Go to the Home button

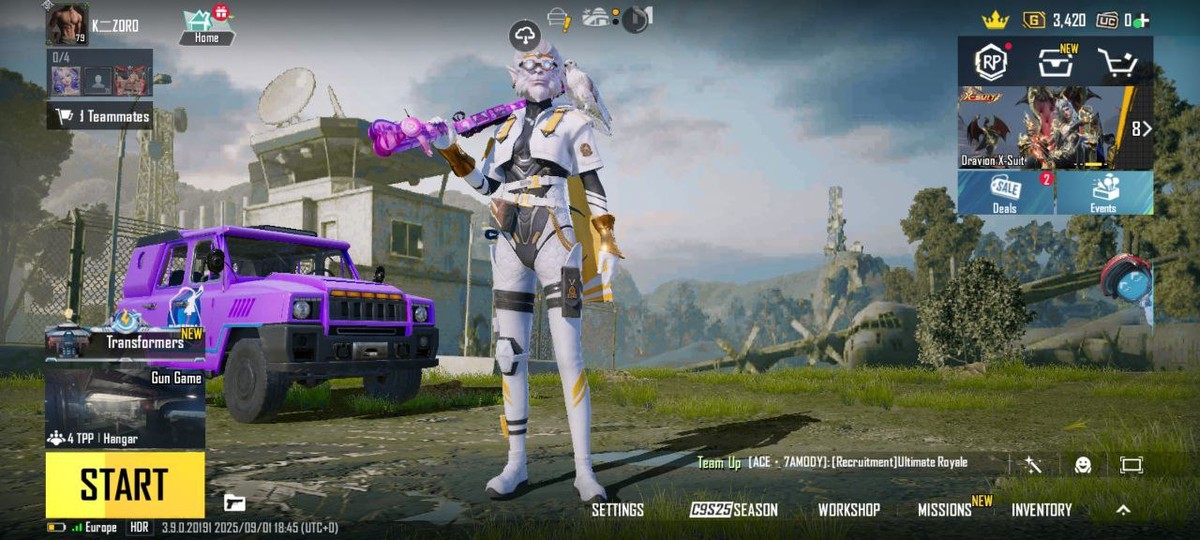click(x=207, y=27)
